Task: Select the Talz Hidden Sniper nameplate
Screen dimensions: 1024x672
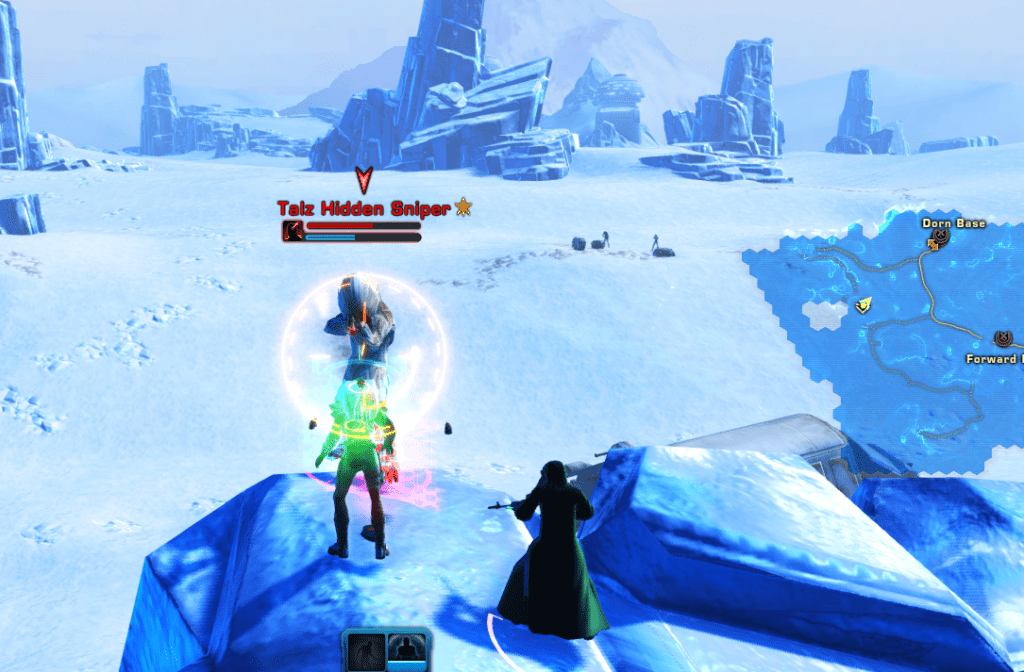Action: [364, 209]
